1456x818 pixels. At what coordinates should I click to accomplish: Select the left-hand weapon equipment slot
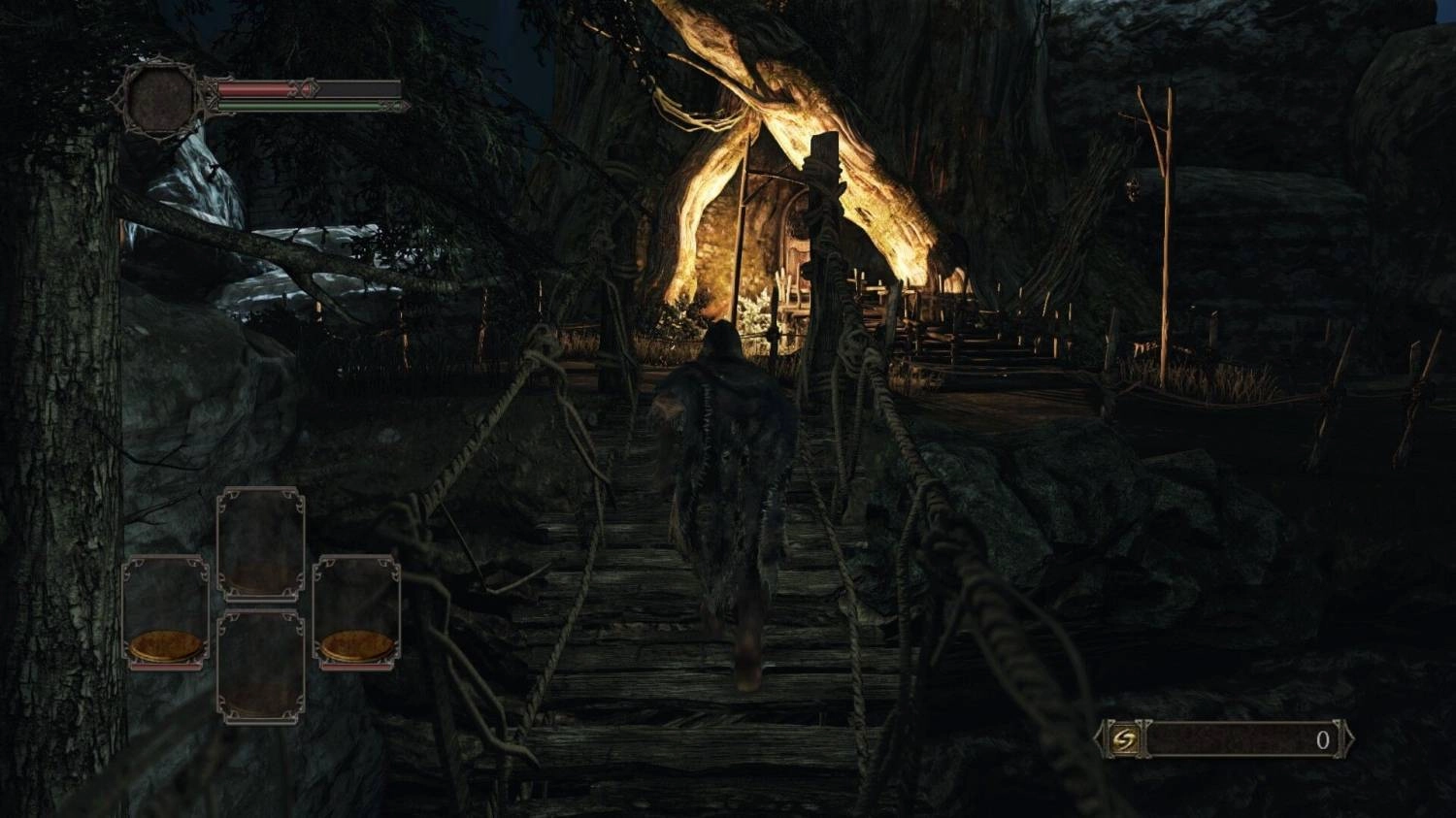pyautogui.click(x=166, y=612)
